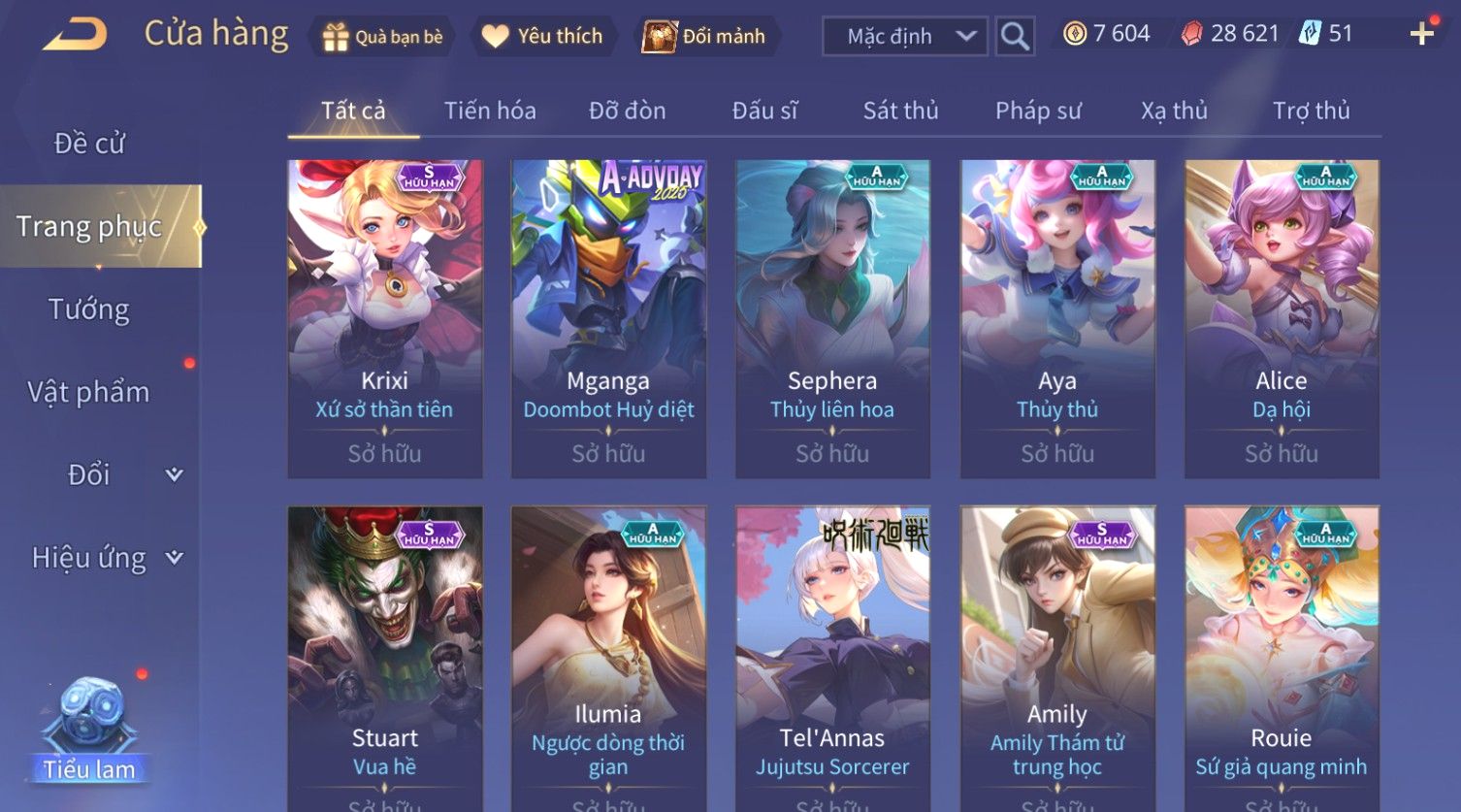This screenshot has width=1461, height=812.
Task: Show the Pháp sư skins tab
Action: point(1037,111)
